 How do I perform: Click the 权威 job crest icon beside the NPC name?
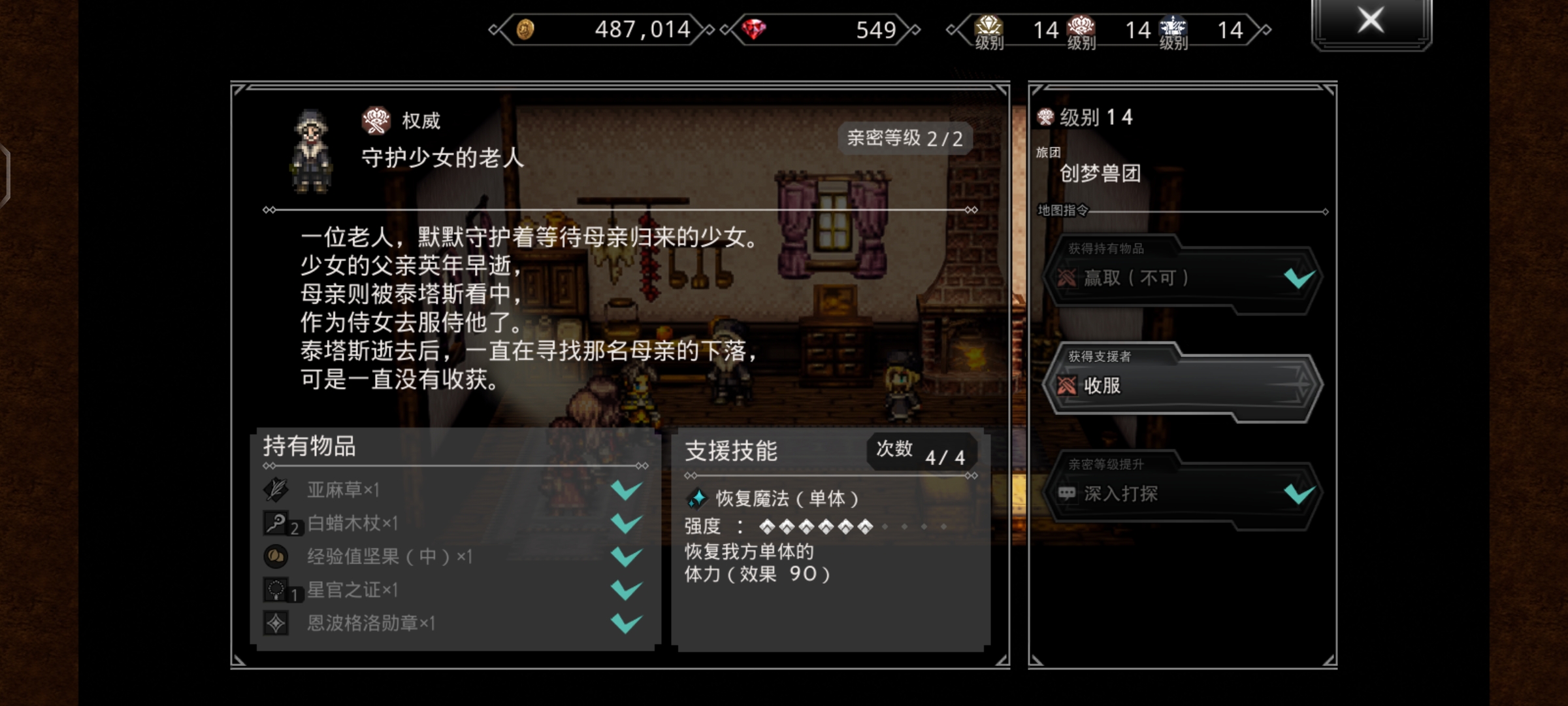(378, 120)
